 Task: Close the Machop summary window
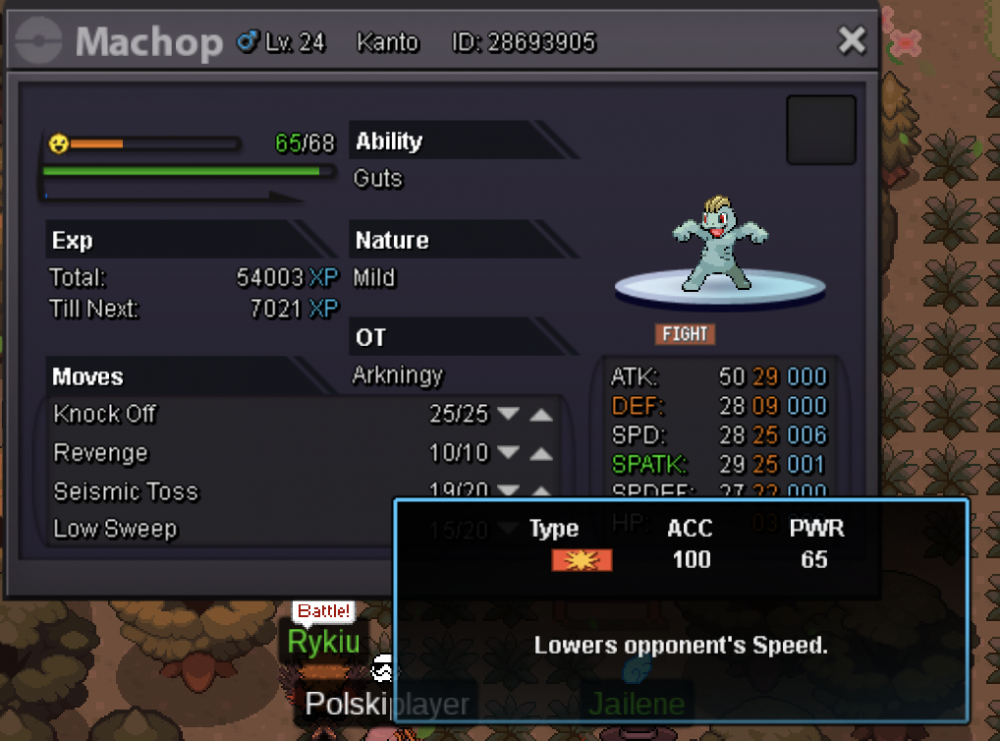pyautogui.click(x=851, y=41)
